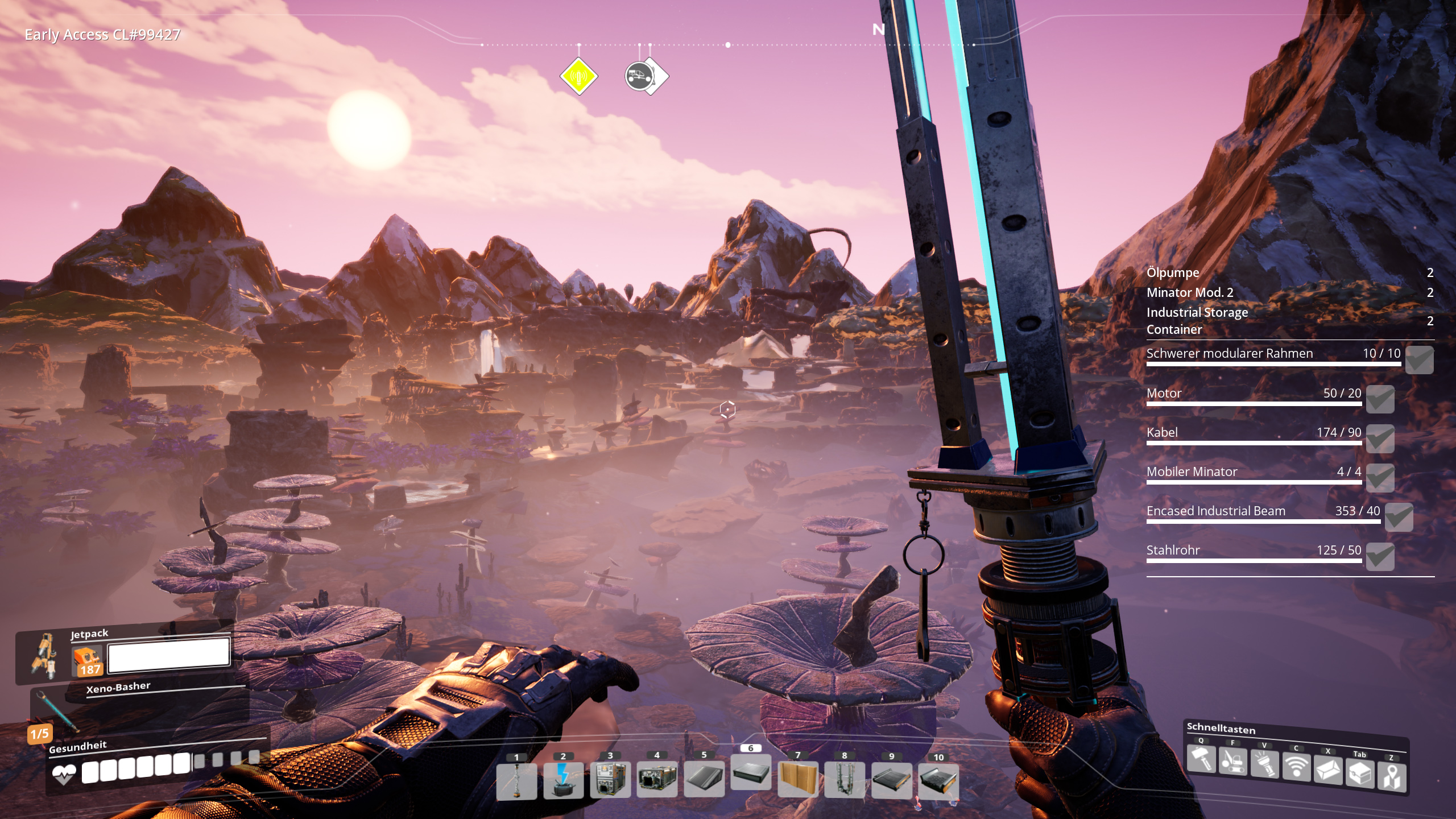1456x819 pixels.
Task: Click the ingot shortcut icon
Action: [1328, 771]
